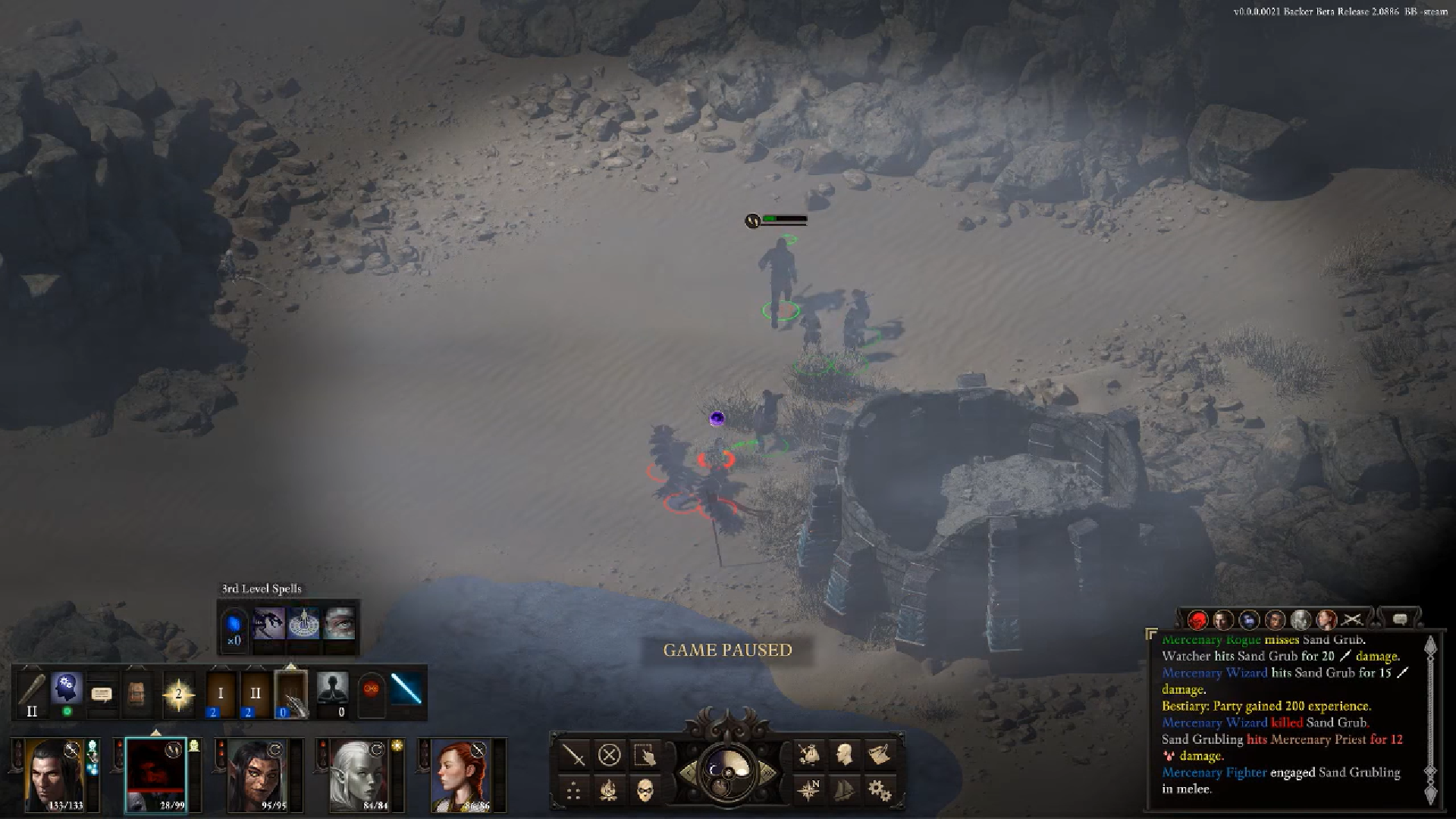
Task: Open the area map compass button
Action: pos(809,791)
